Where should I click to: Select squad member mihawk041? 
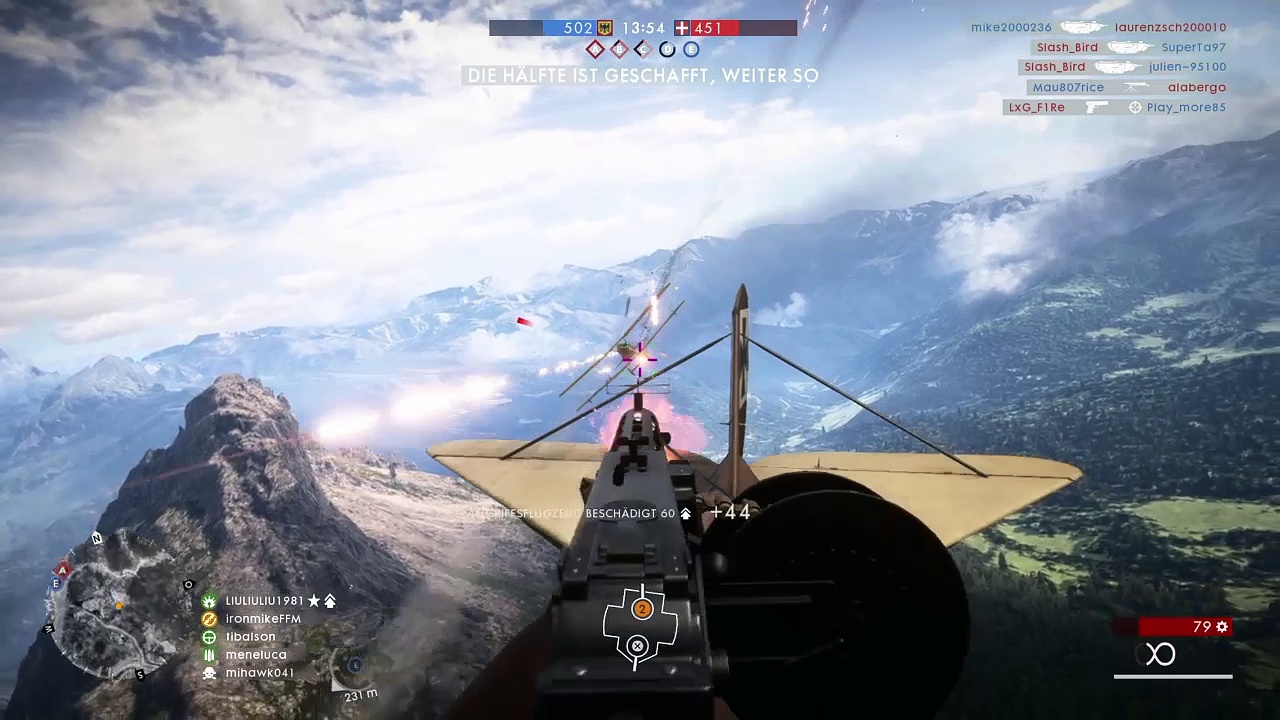[x=259, y=673]
